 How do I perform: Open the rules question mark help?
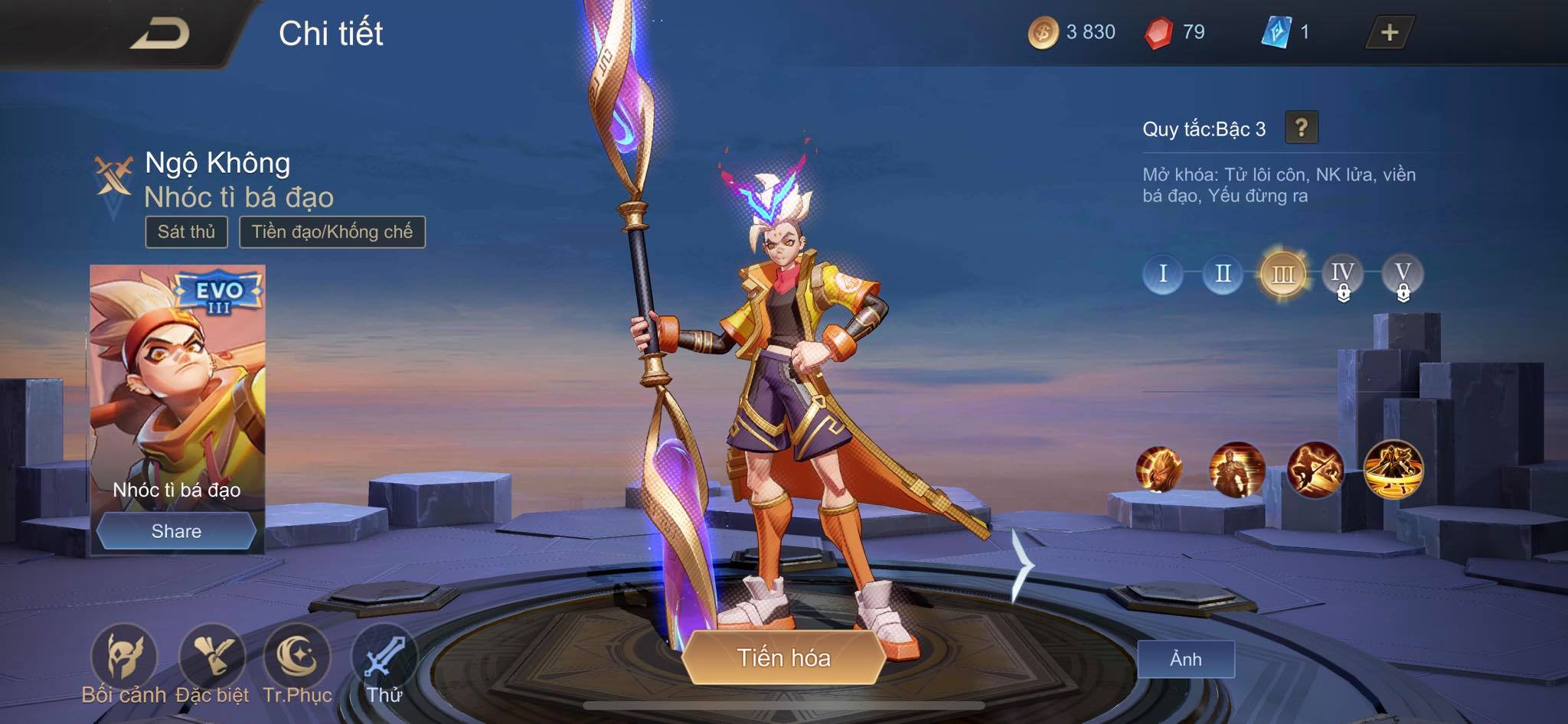[x=1301, y=128]
